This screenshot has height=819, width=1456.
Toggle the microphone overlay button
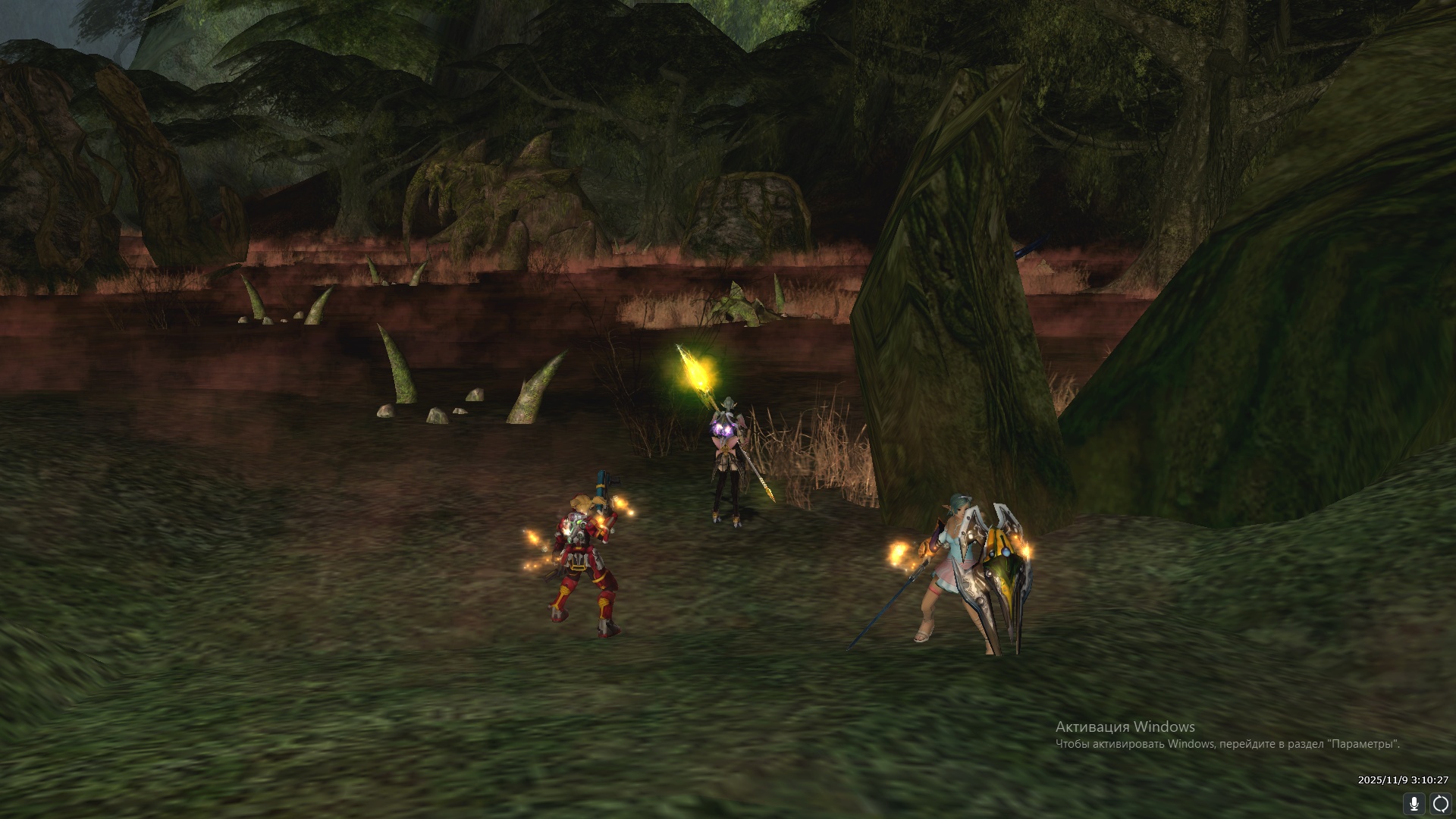coord(1414,804)
